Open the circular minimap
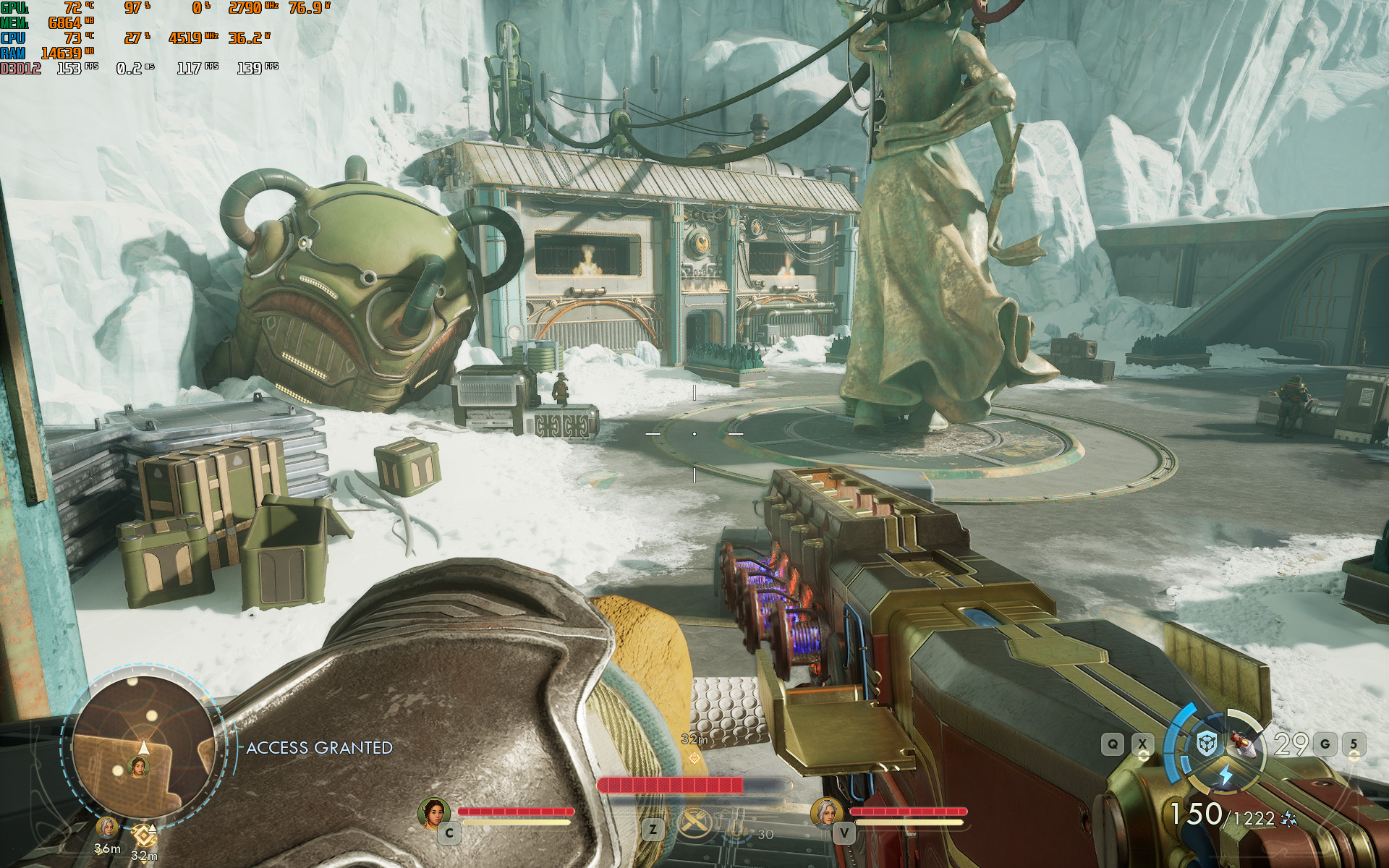Viewport: 1389px width, 868px height. click(x=144, y=746)
